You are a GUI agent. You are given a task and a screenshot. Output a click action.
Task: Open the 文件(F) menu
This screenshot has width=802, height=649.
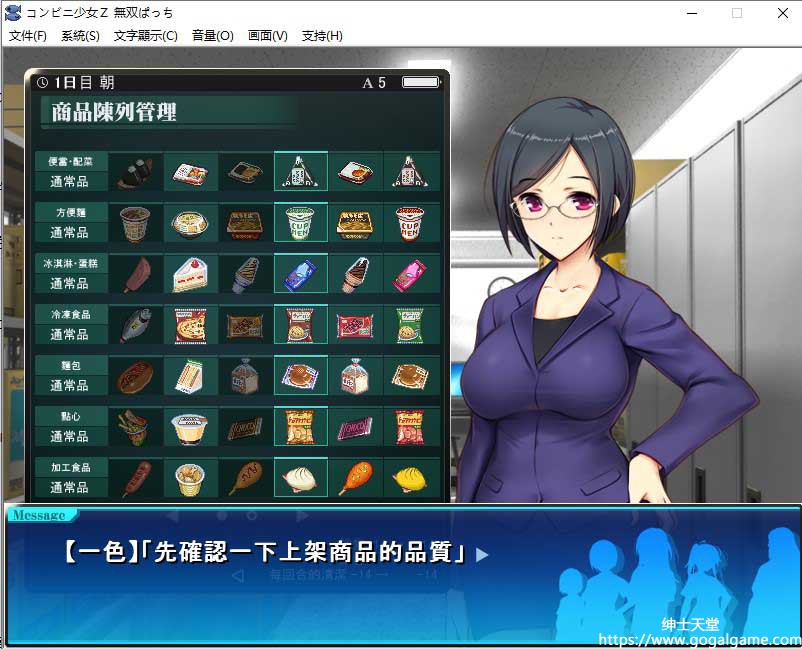pos(28,36)
